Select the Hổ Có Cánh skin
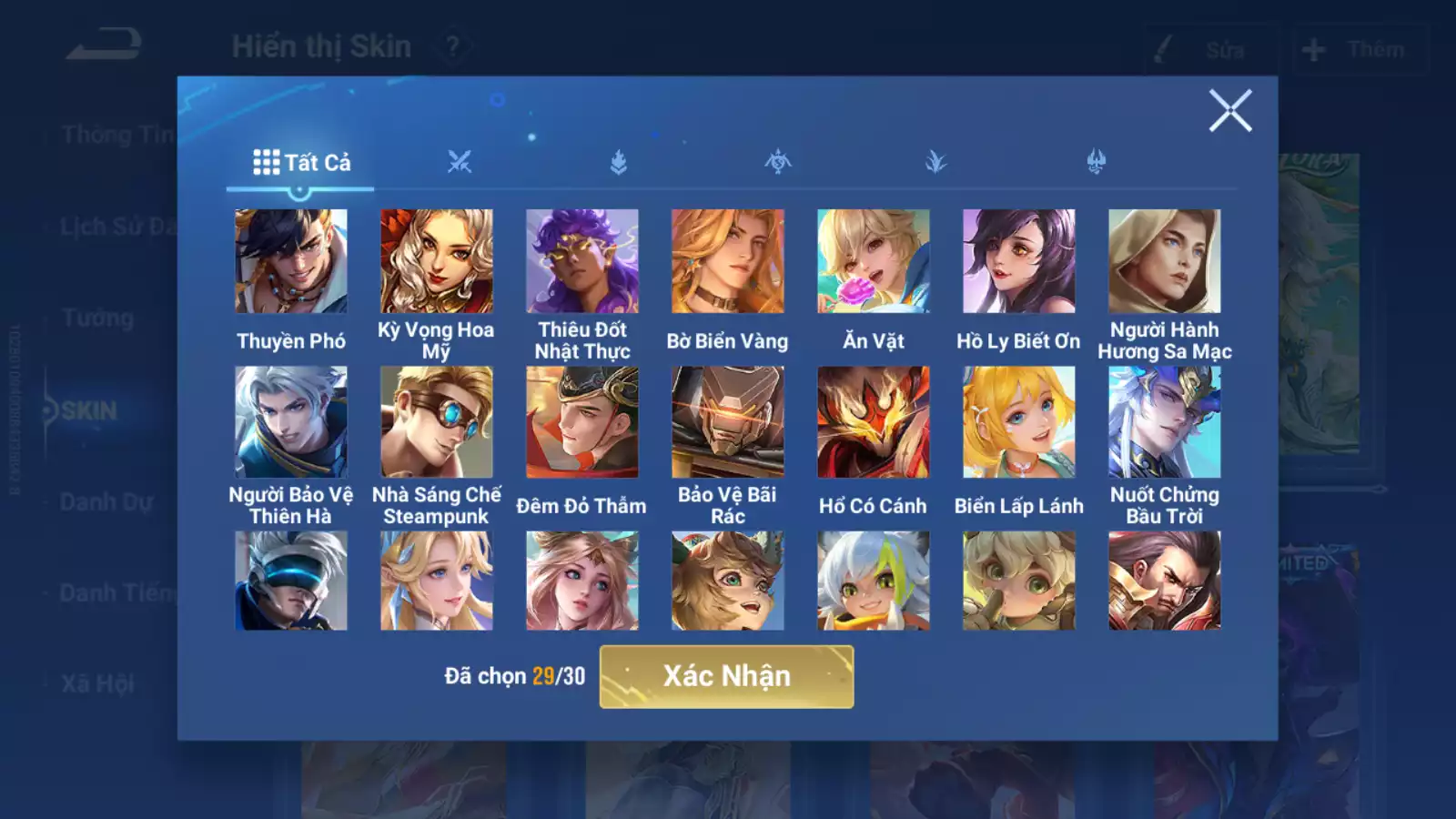Screen dimensions: 1456x819 coord(874,422)
